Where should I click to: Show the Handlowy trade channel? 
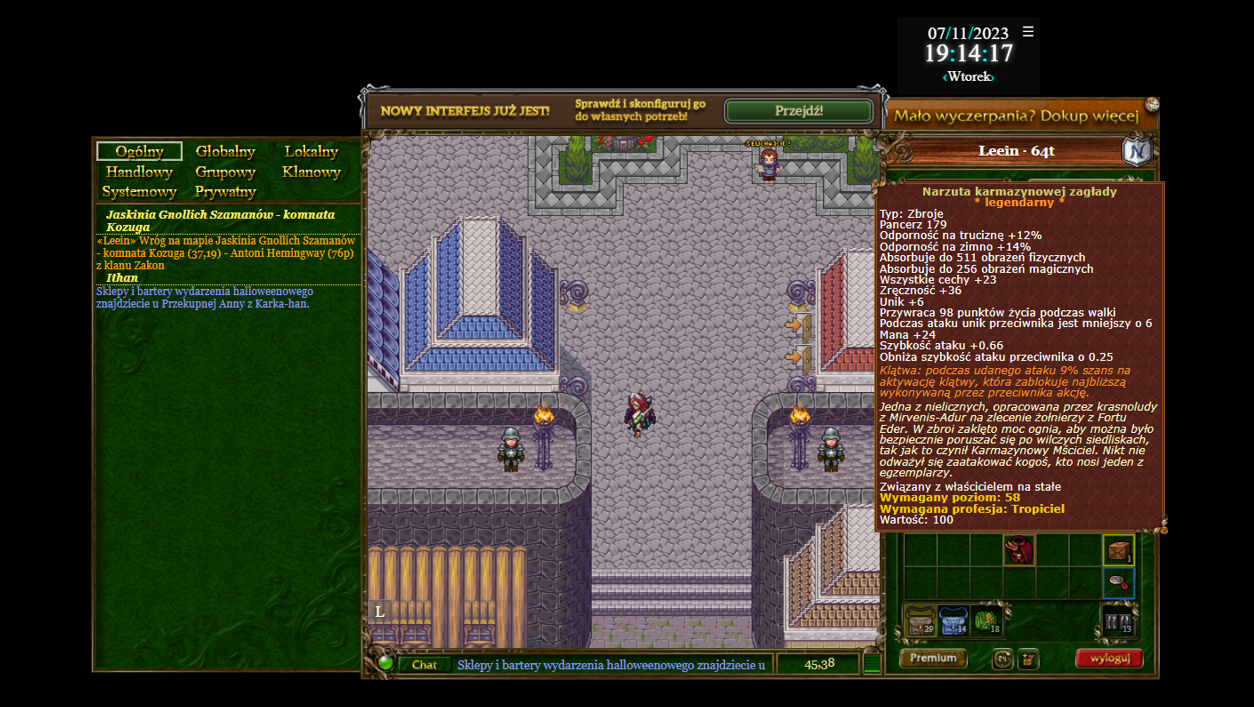[139, 171]
